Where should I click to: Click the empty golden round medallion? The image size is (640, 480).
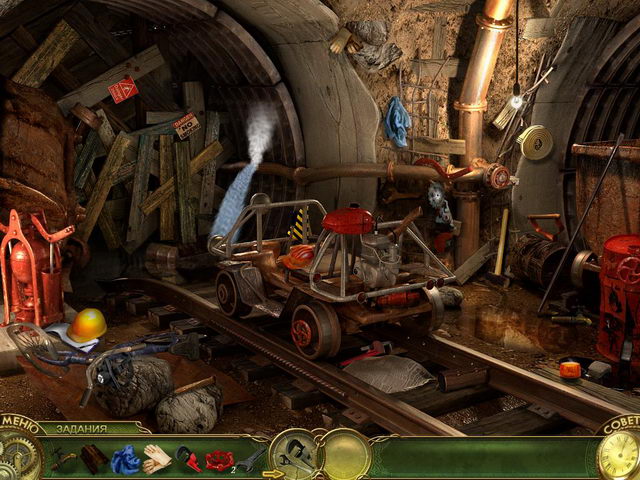click(x=346, y=455)
